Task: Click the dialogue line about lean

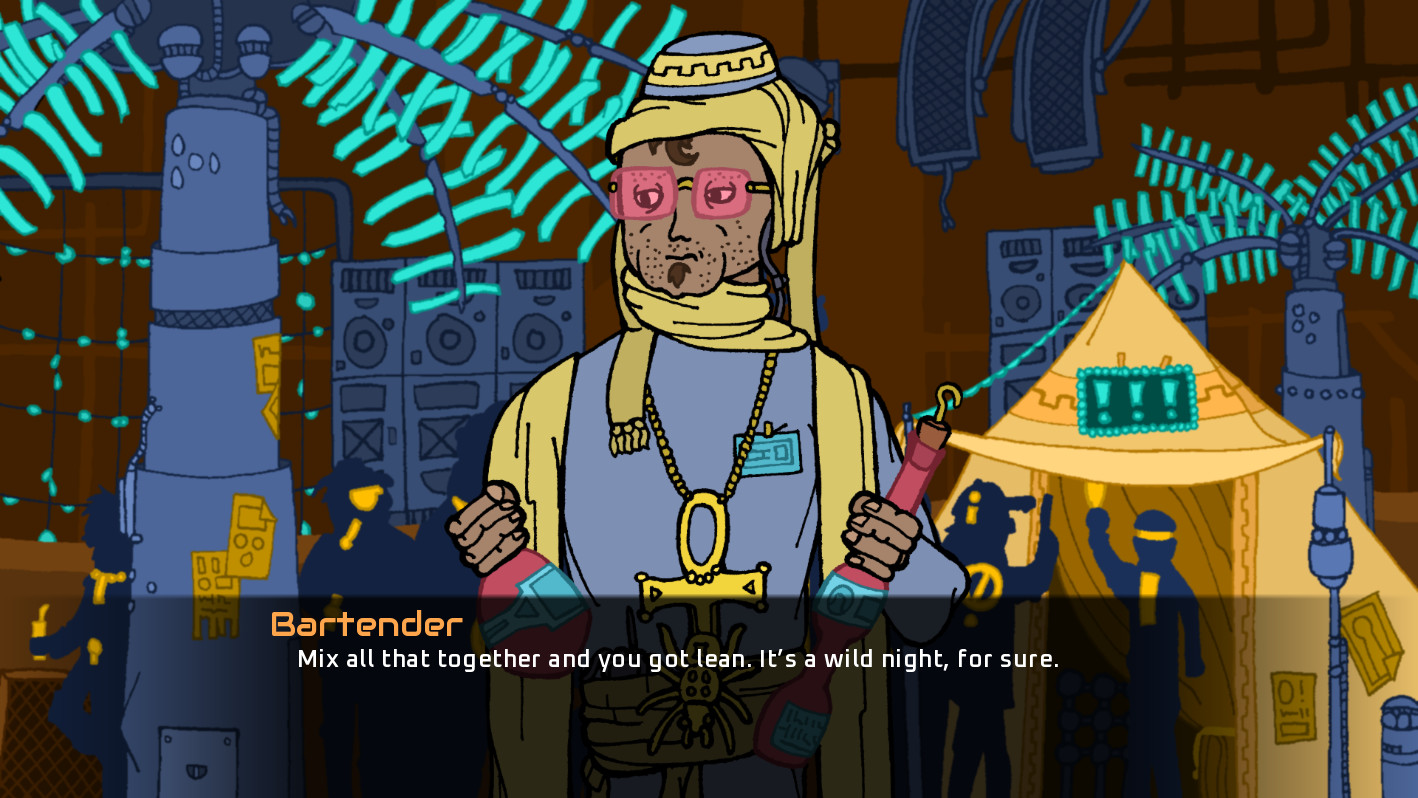Action: (680, 658)
